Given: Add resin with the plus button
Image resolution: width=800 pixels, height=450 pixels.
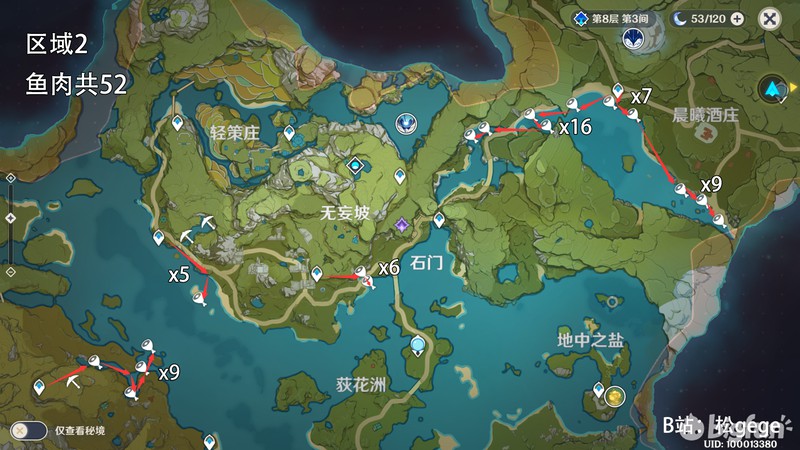Looking at the screenshot, I should click(x=737, y=18).
